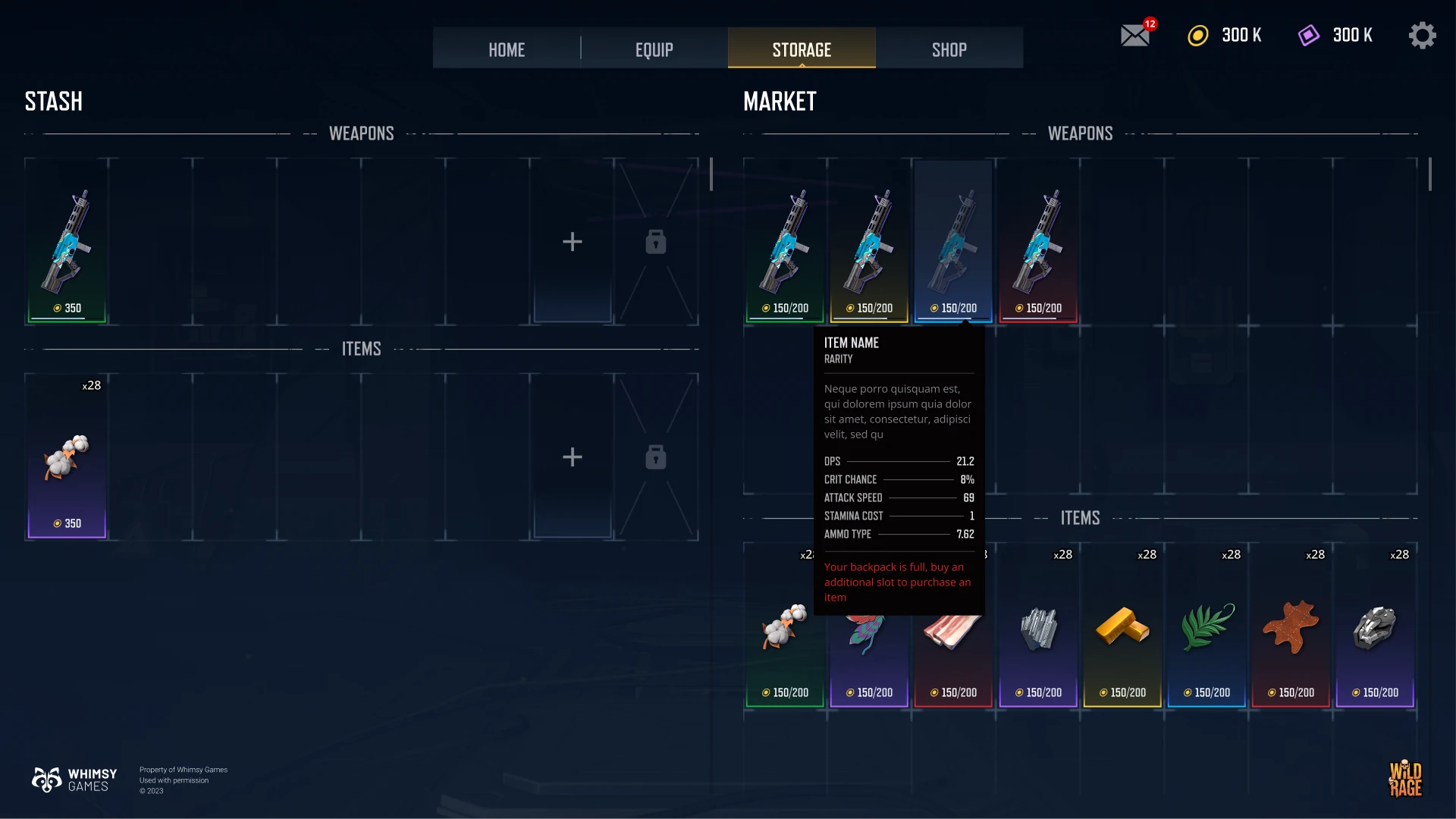Choose the green-bordered market weapon

(x=785, y=243)
